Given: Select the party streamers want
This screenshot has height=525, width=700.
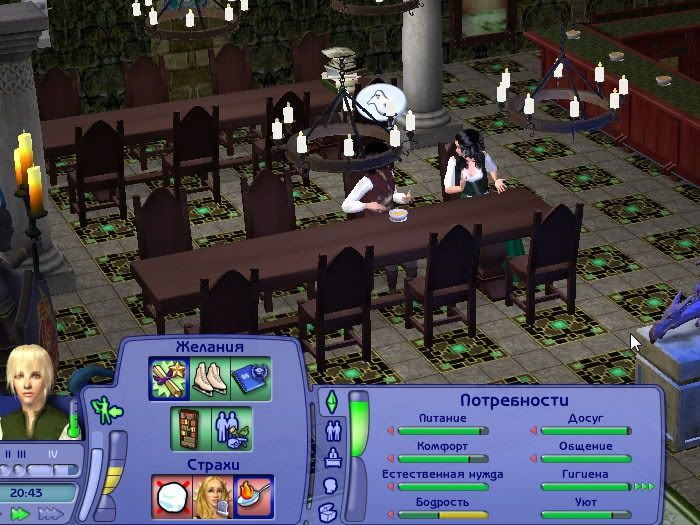Looking at the screenshot, I should click(167, 378).
